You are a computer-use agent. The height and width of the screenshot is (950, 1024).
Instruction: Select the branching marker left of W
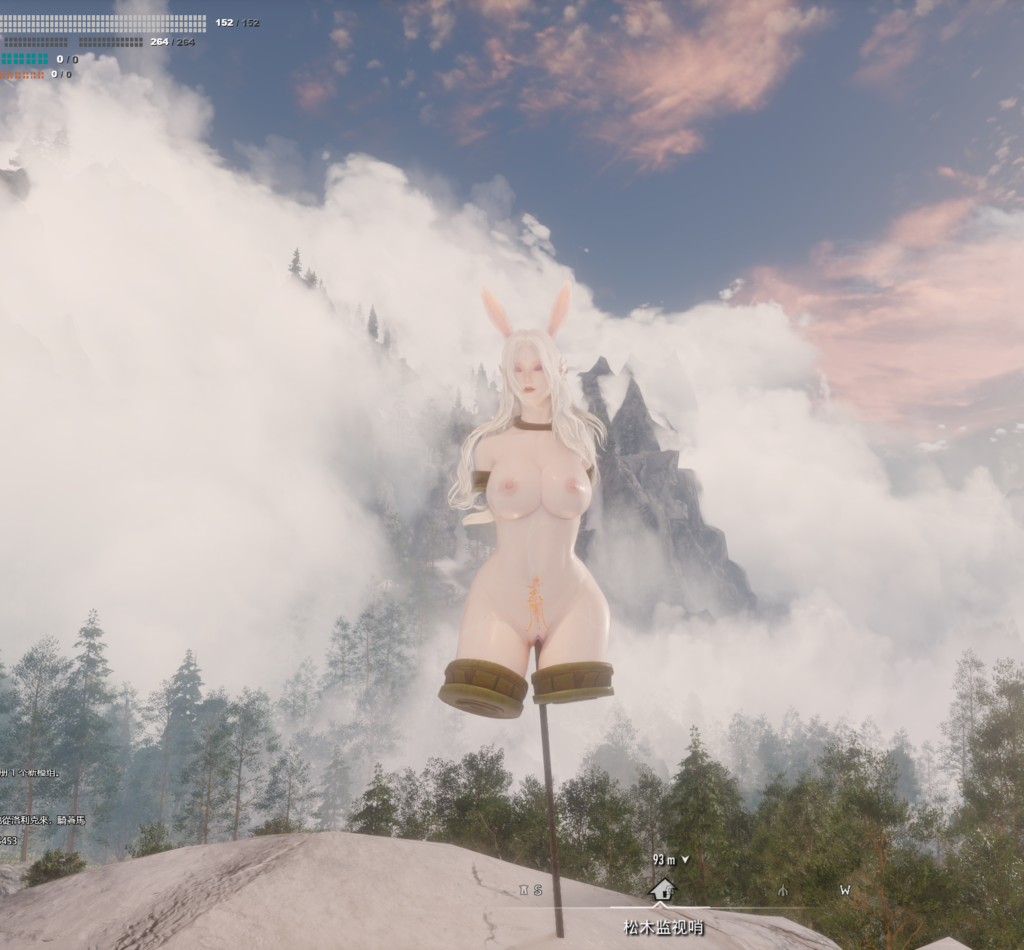click(x=783, y=890)
